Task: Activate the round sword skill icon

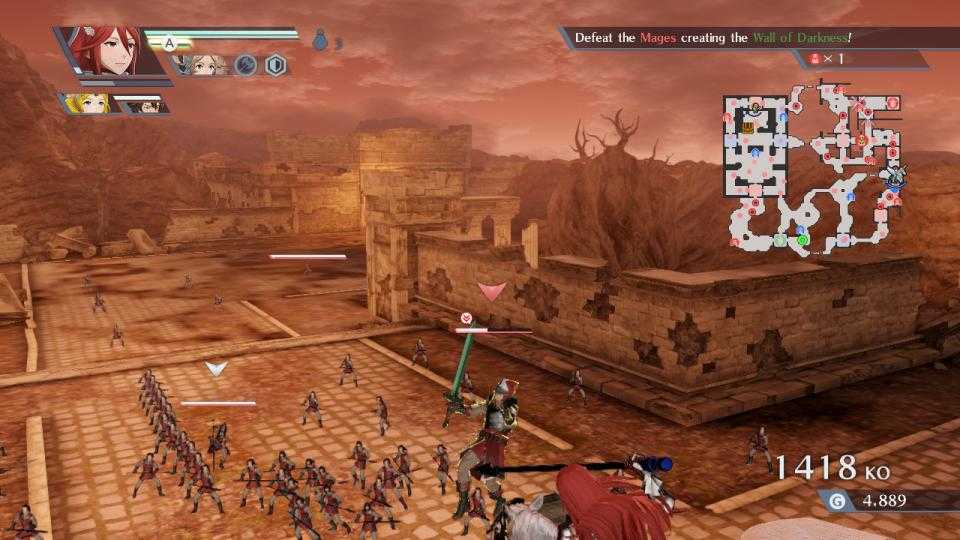Action: [246, 66]
